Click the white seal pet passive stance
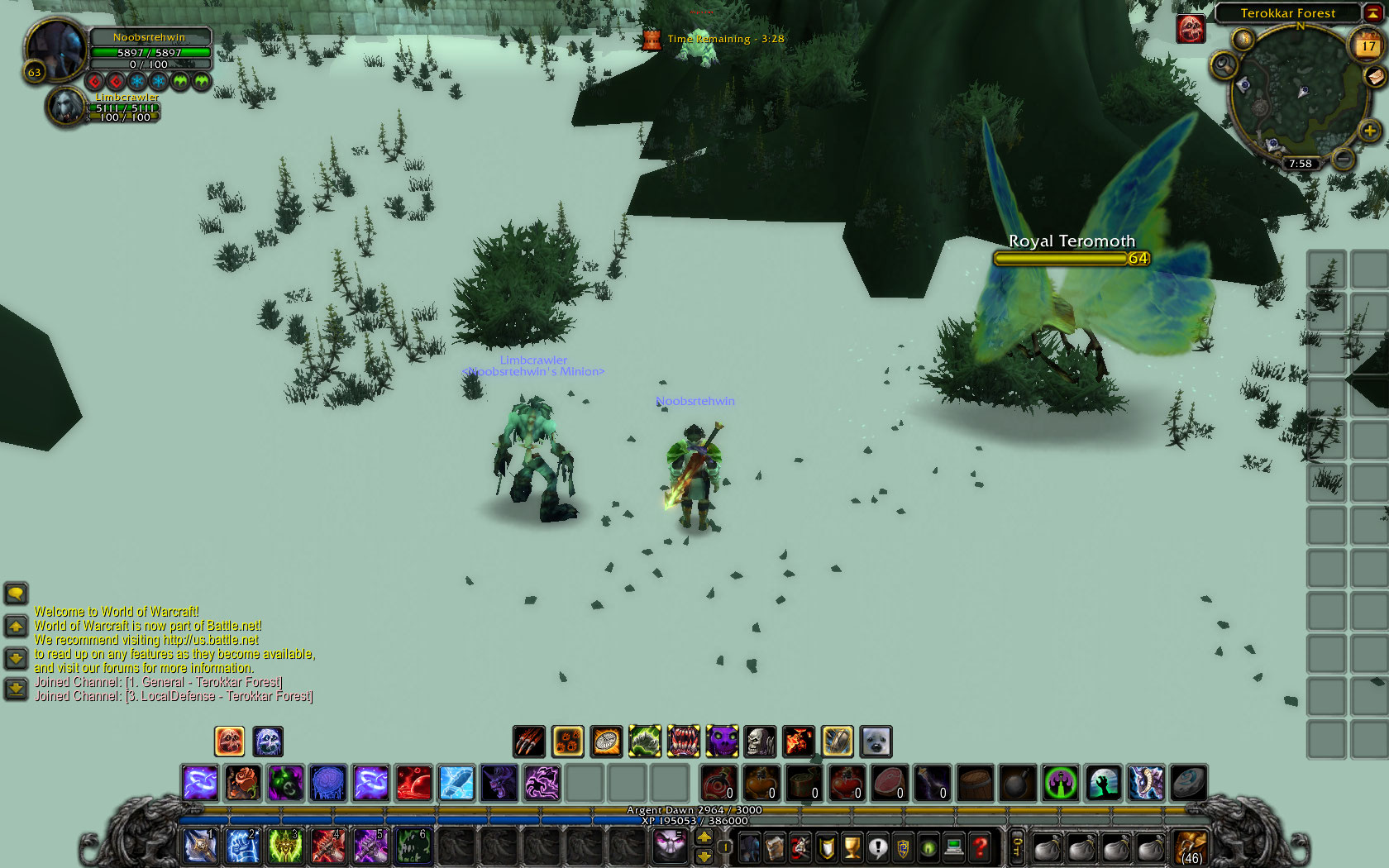The image size is (1389, 868). click(876, 742)
